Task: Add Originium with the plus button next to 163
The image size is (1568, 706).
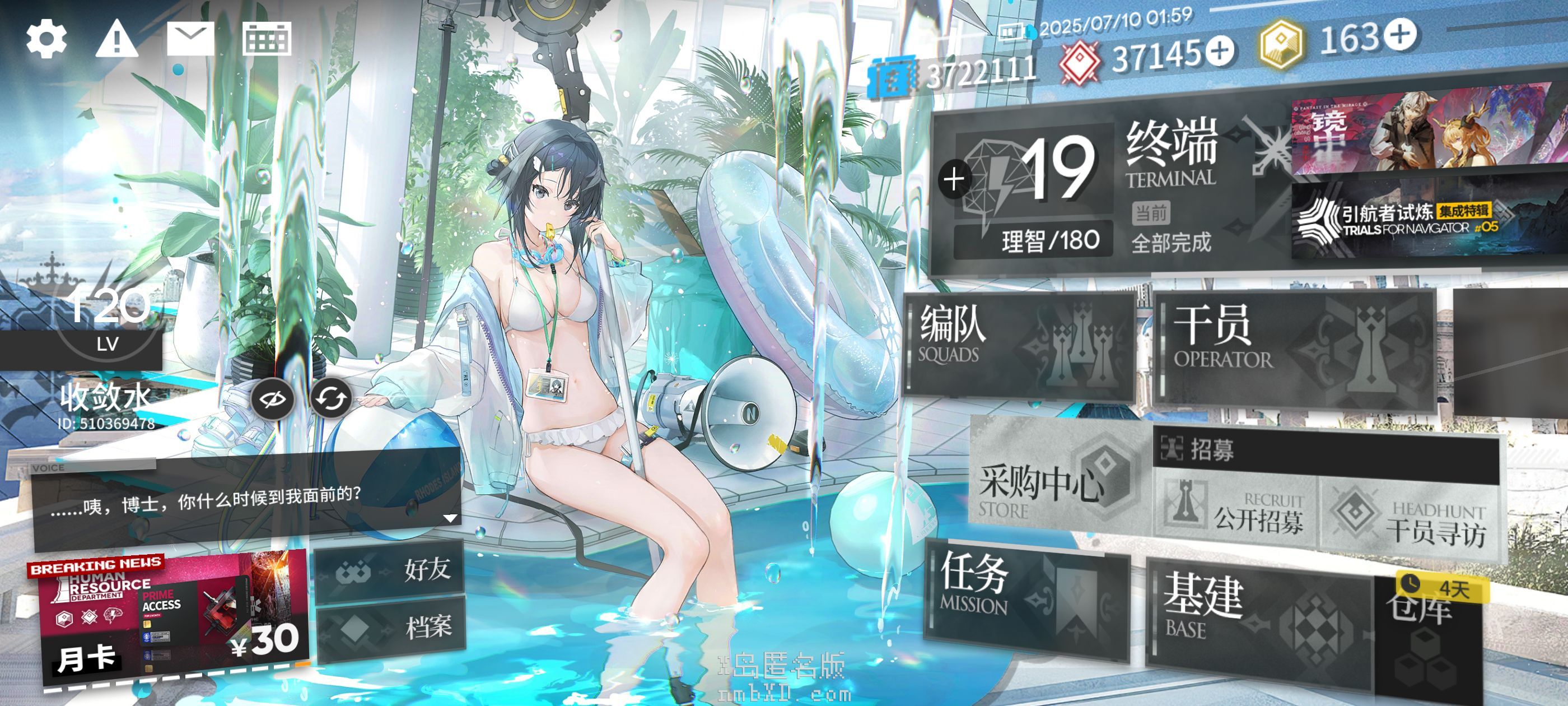Action: click(x=1401, y=34)
